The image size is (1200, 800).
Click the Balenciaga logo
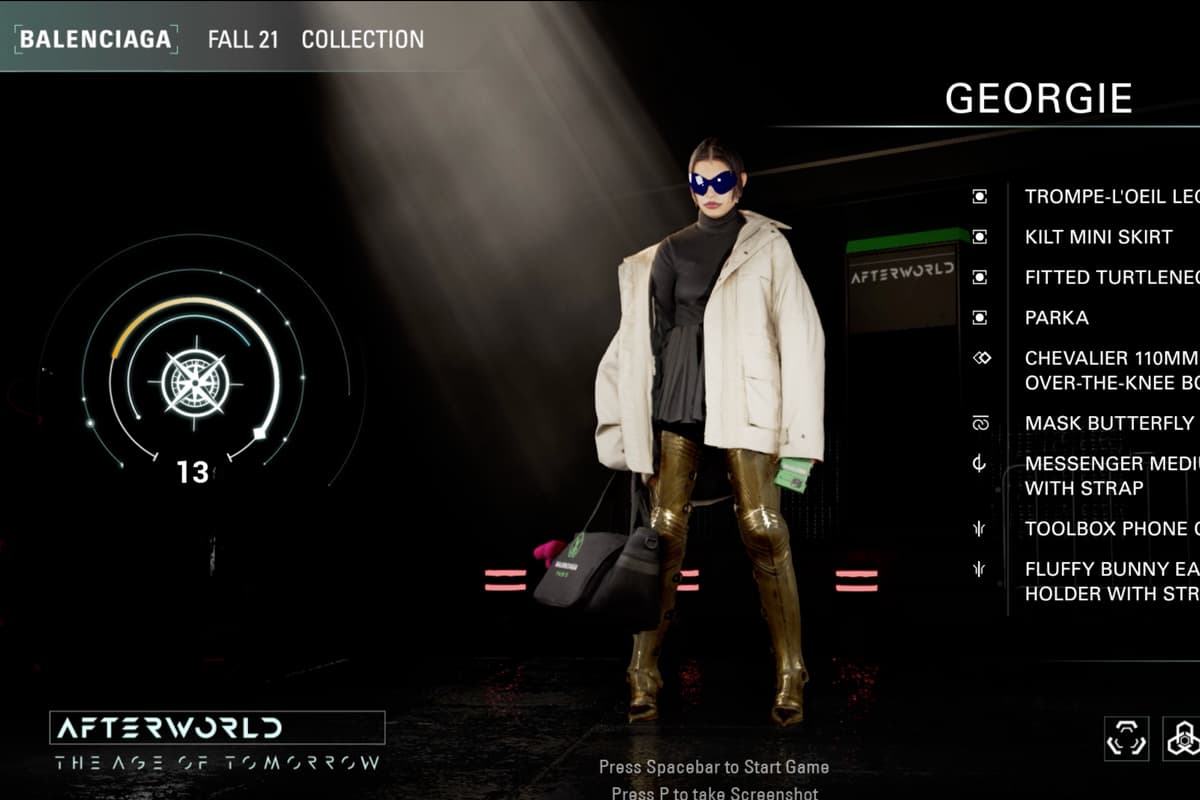coord(96,39)
